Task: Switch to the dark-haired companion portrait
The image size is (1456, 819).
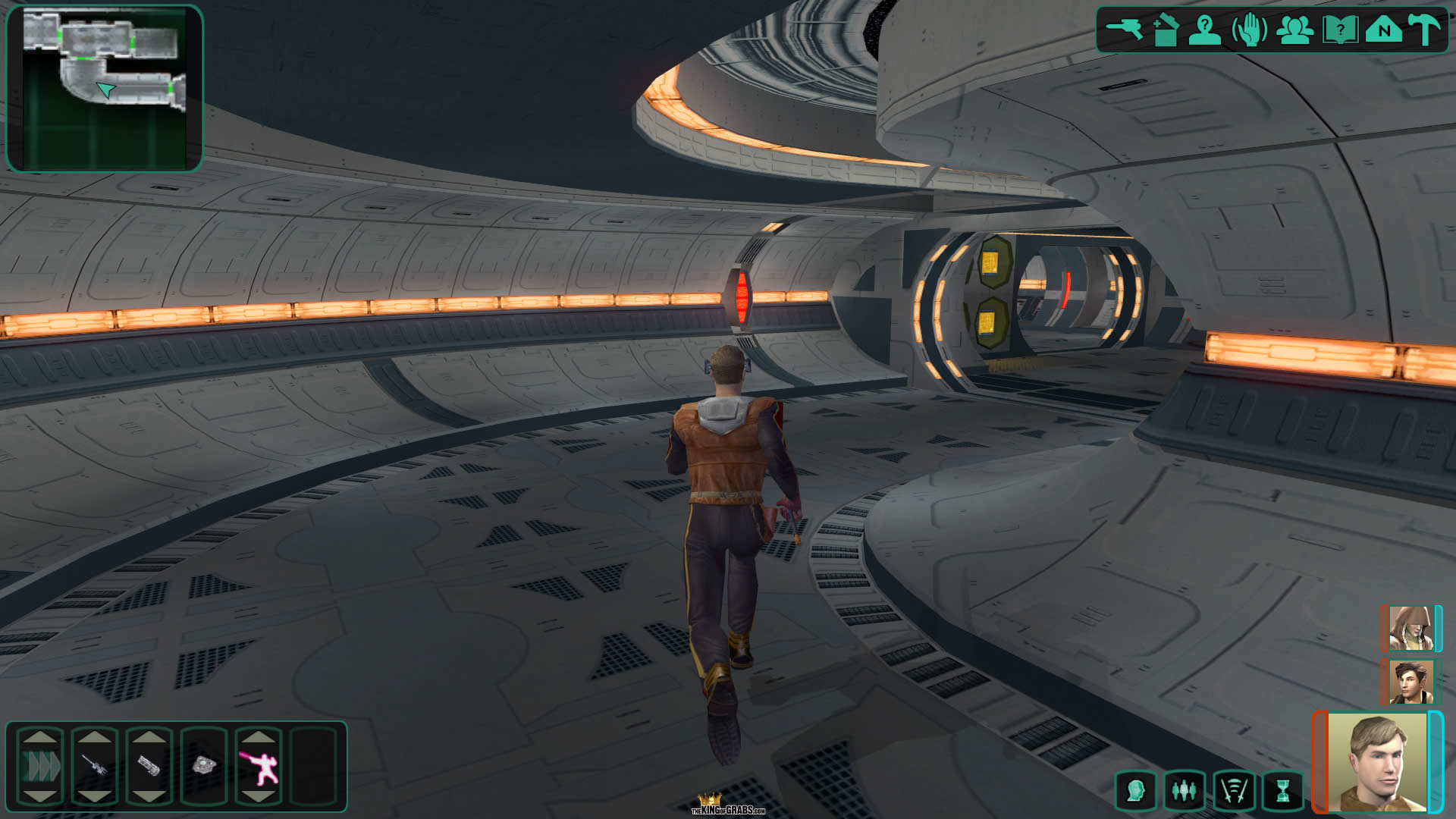Action: click(x=1410, y=682)
